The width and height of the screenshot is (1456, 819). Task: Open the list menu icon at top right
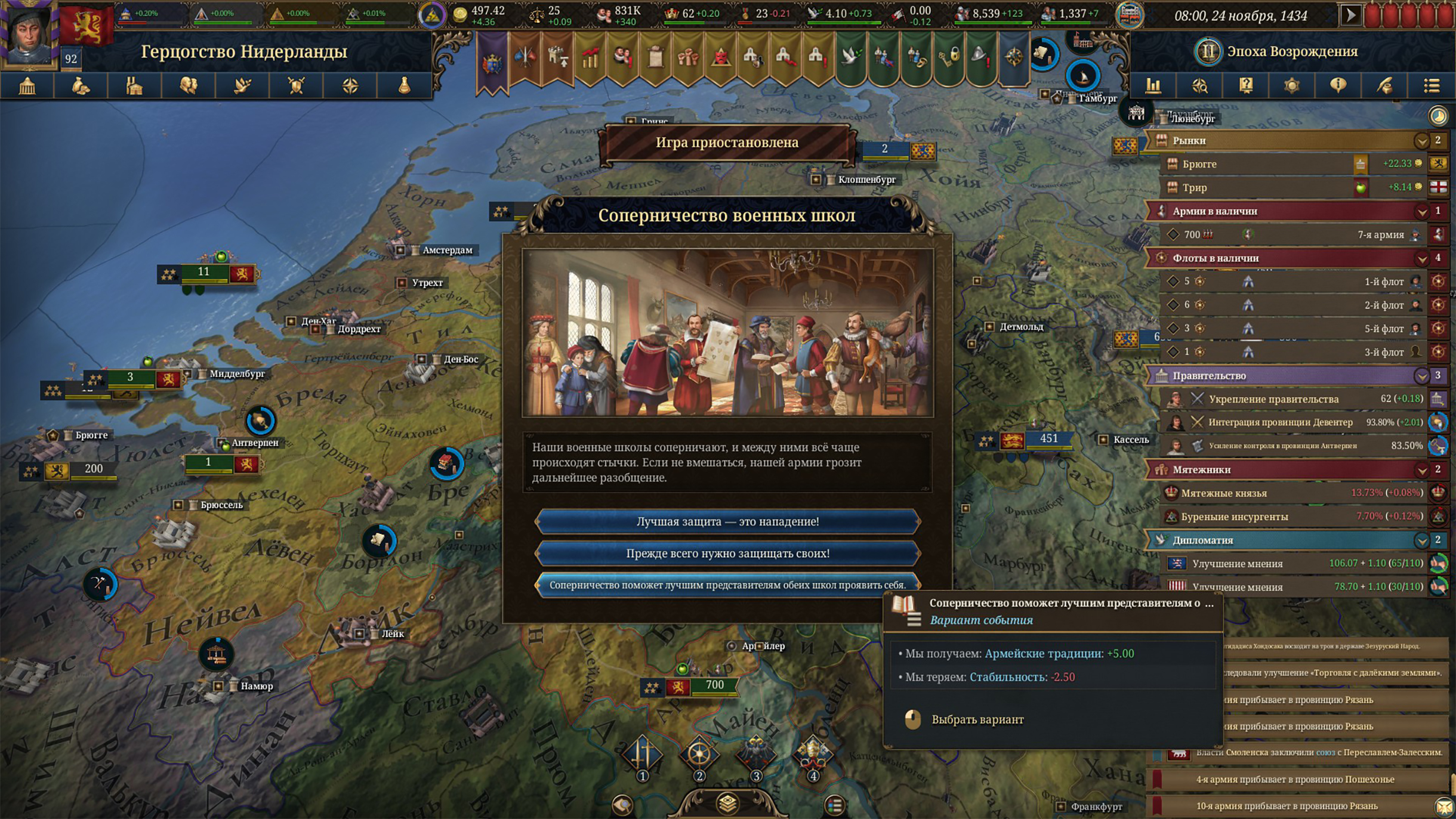(1432, 86)
